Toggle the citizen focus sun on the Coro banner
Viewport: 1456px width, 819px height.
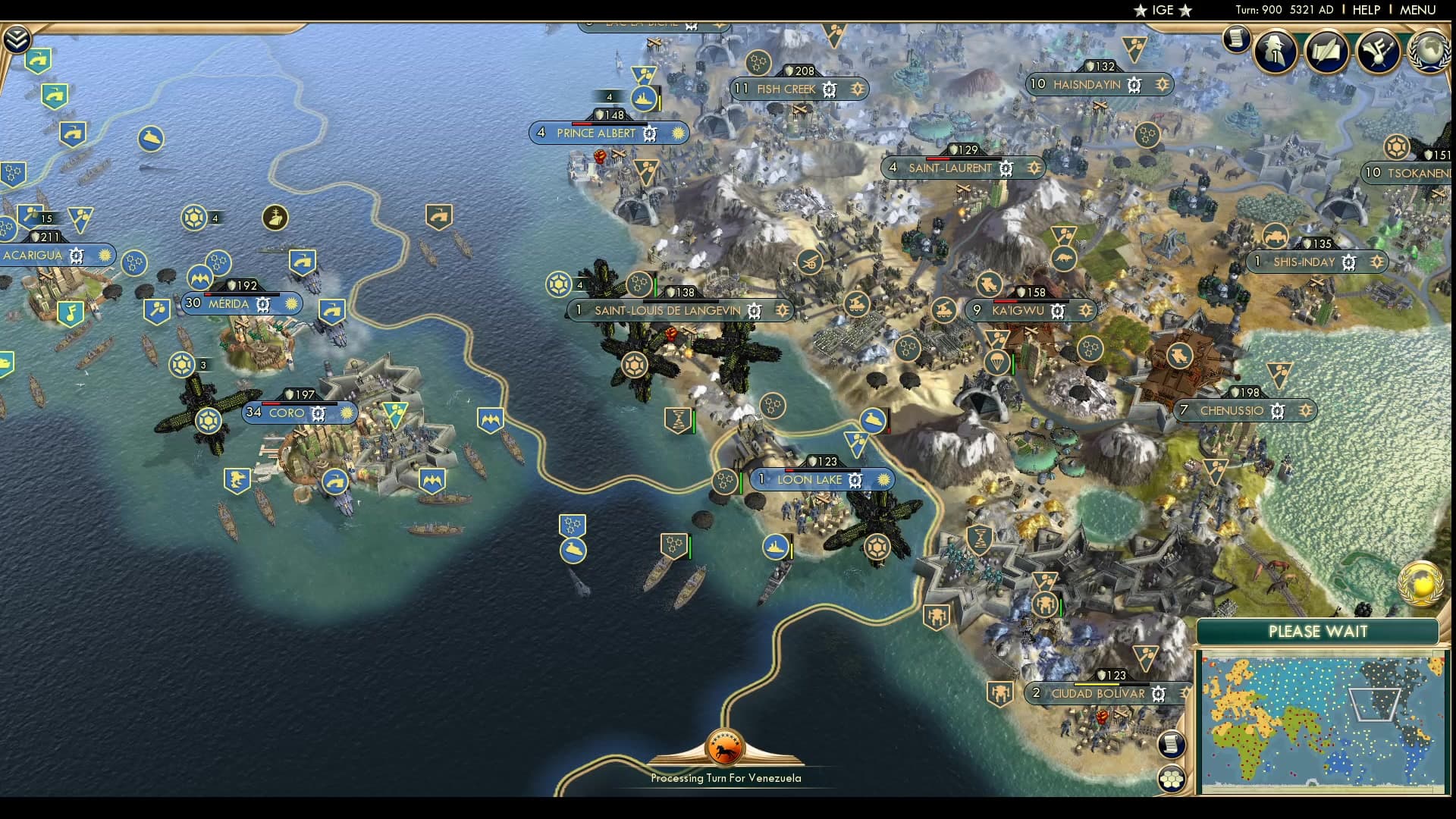click(346, 413)
